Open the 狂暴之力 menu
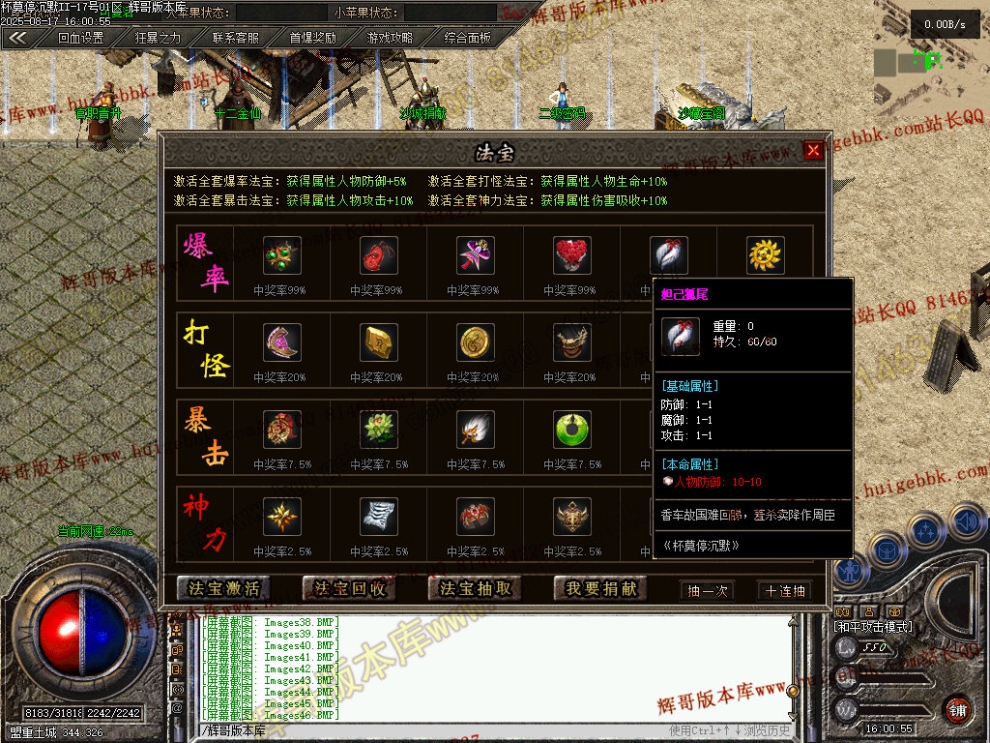The height and width of the screenshot is (743, 990). [158, 38]
